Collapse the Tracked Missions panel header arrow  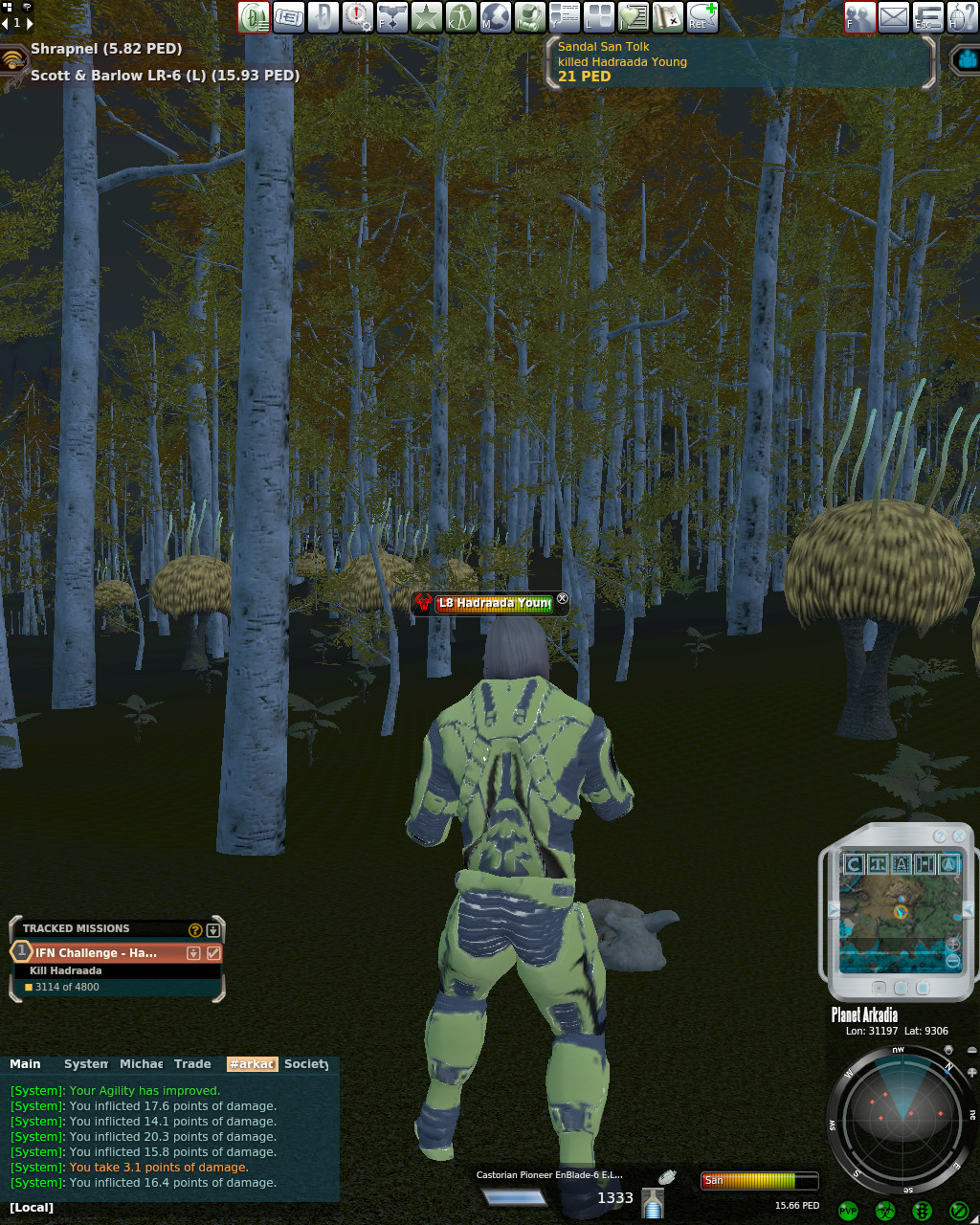coord(213,929)
